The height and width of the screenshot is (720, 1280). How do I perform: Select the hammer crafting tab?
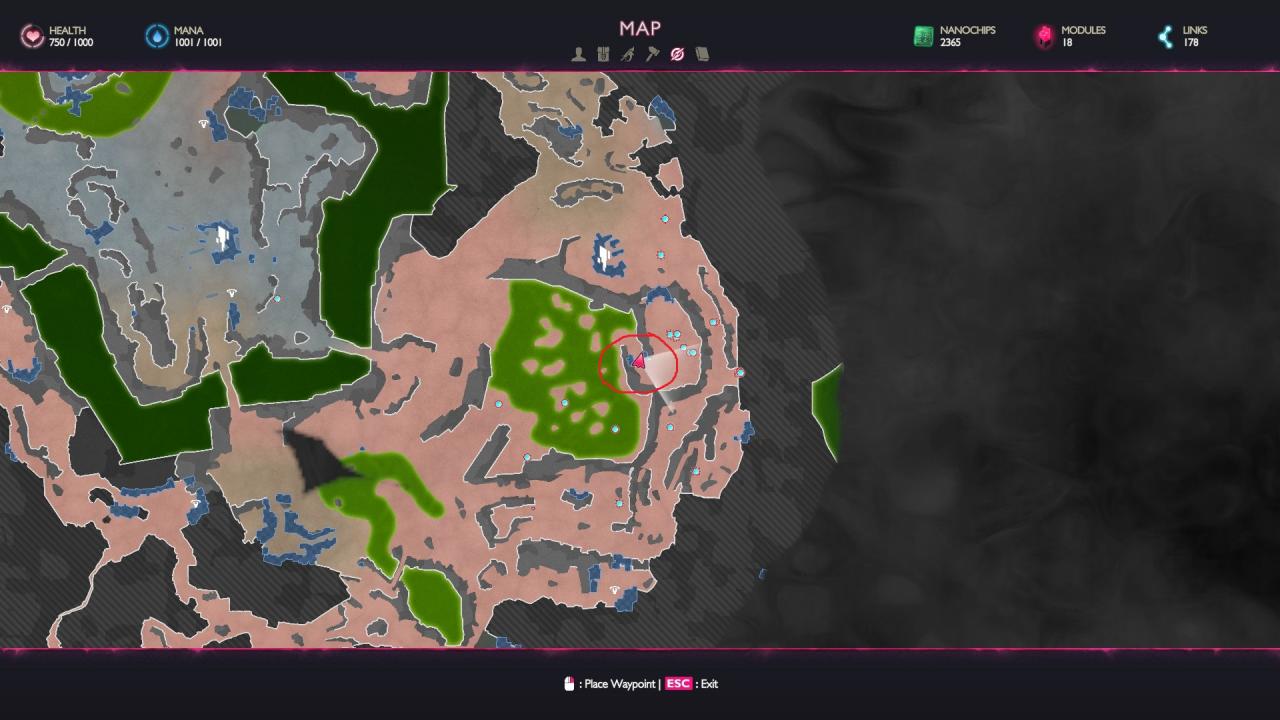tap(652, 54)
